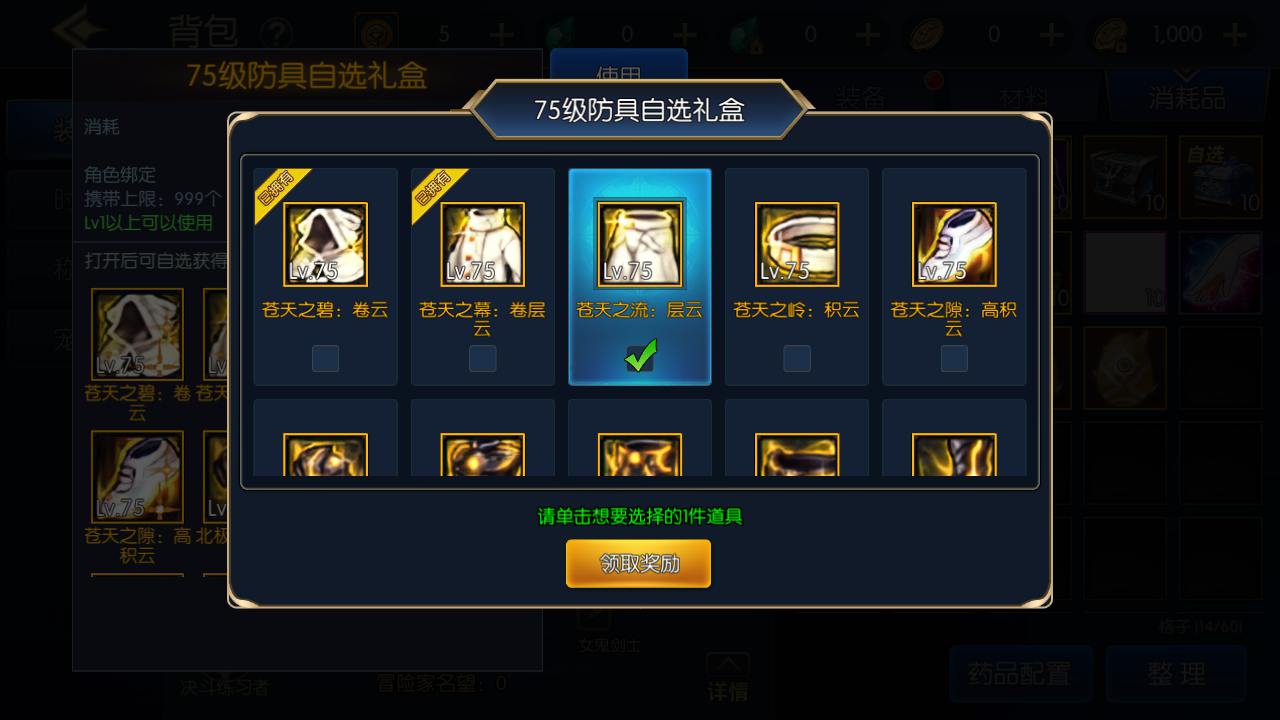Pick the 苍天之岭：积云 belt item
The width and height of the screenshot is (1280, 720).
[x=797, y=245]
